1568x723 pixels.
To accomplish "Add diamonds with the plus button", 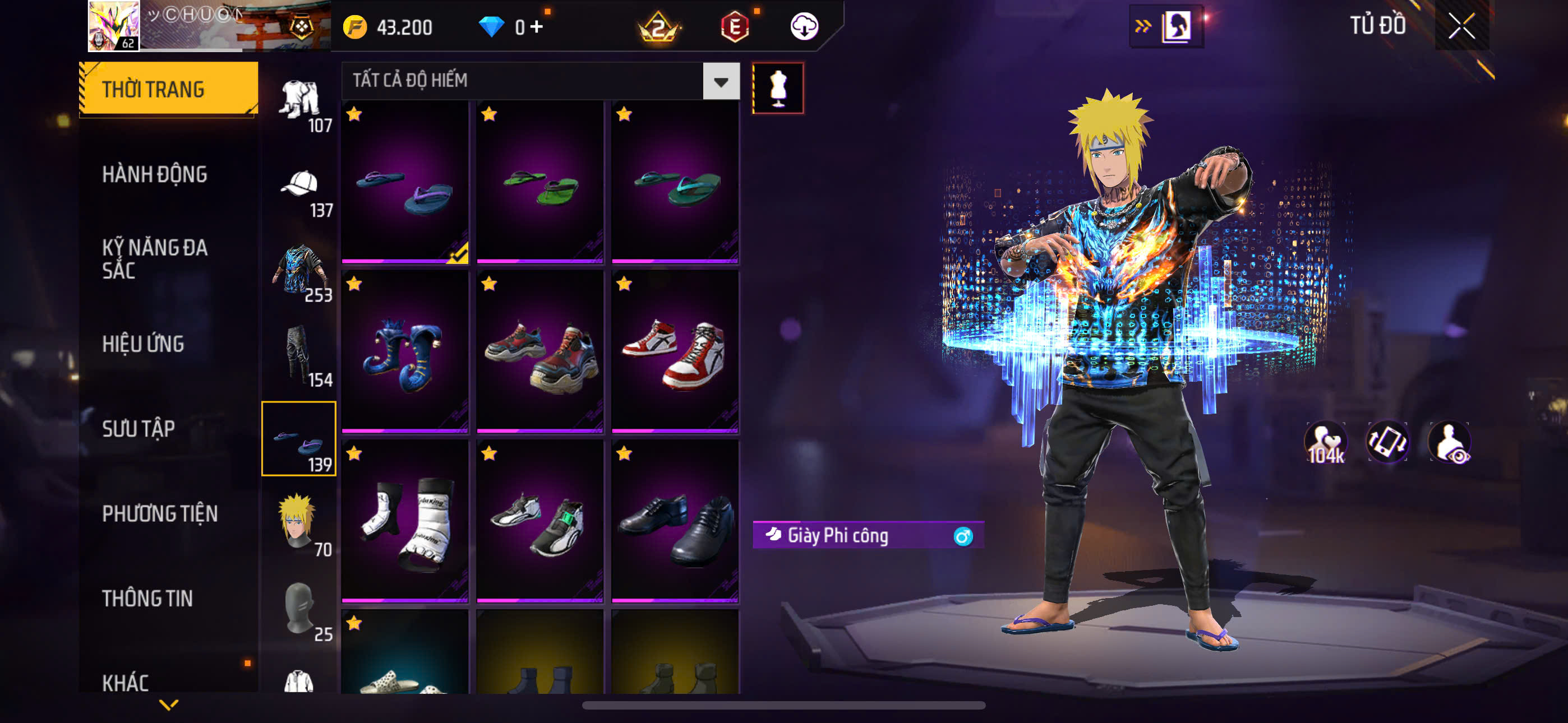I will [x=536, y=27].
